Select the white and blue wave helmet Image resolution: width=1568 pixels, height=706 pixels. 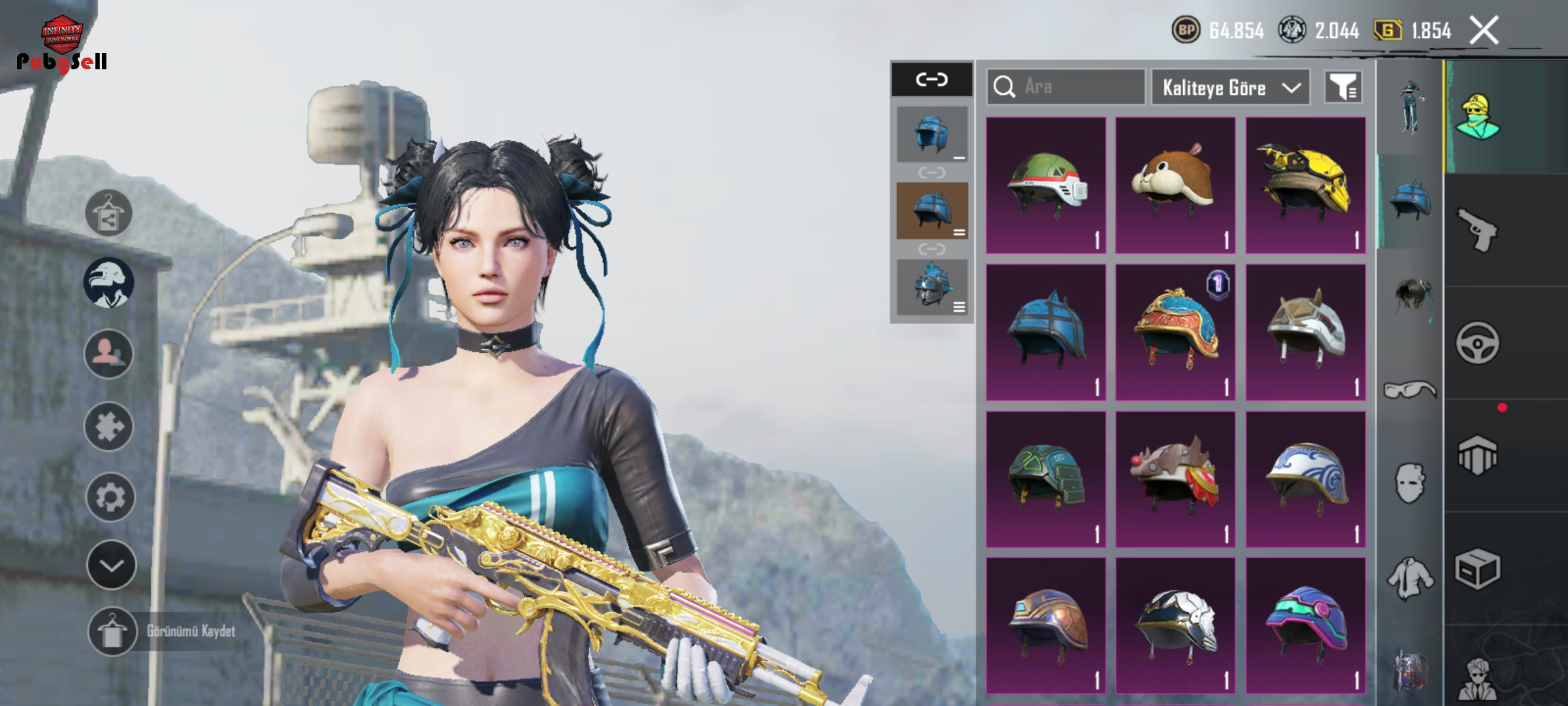[1305, 479]
